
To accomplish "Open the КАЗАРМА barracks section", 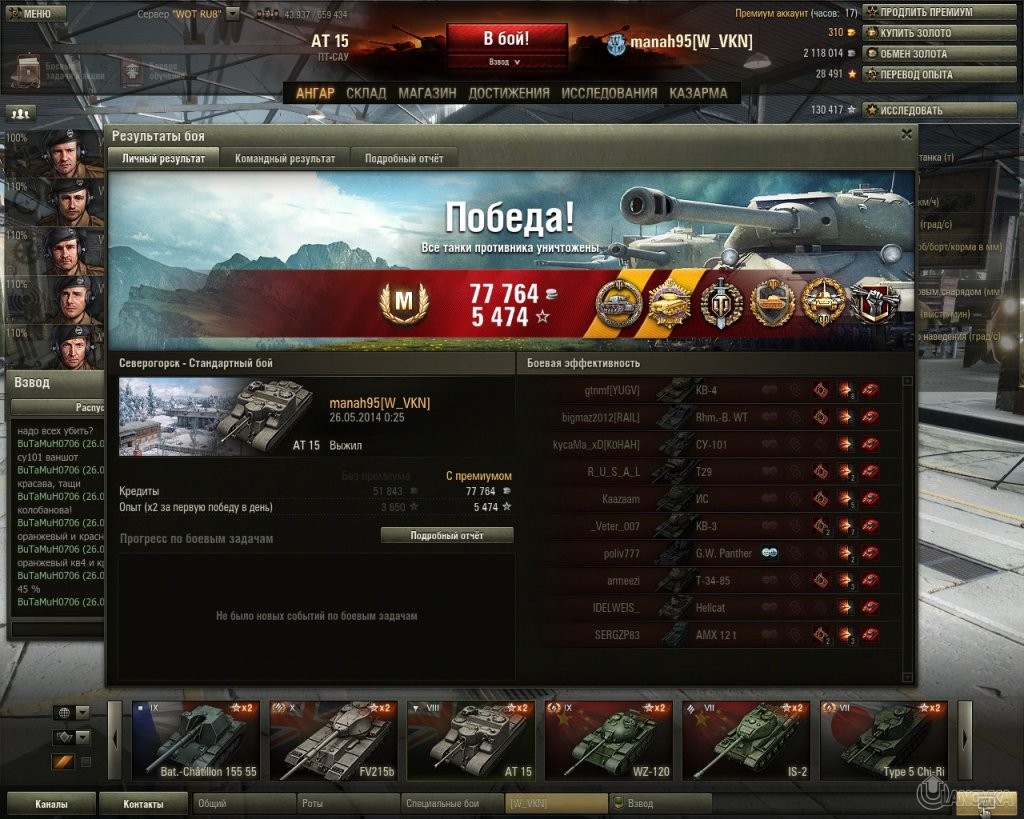I will click(x=698, y=93).
